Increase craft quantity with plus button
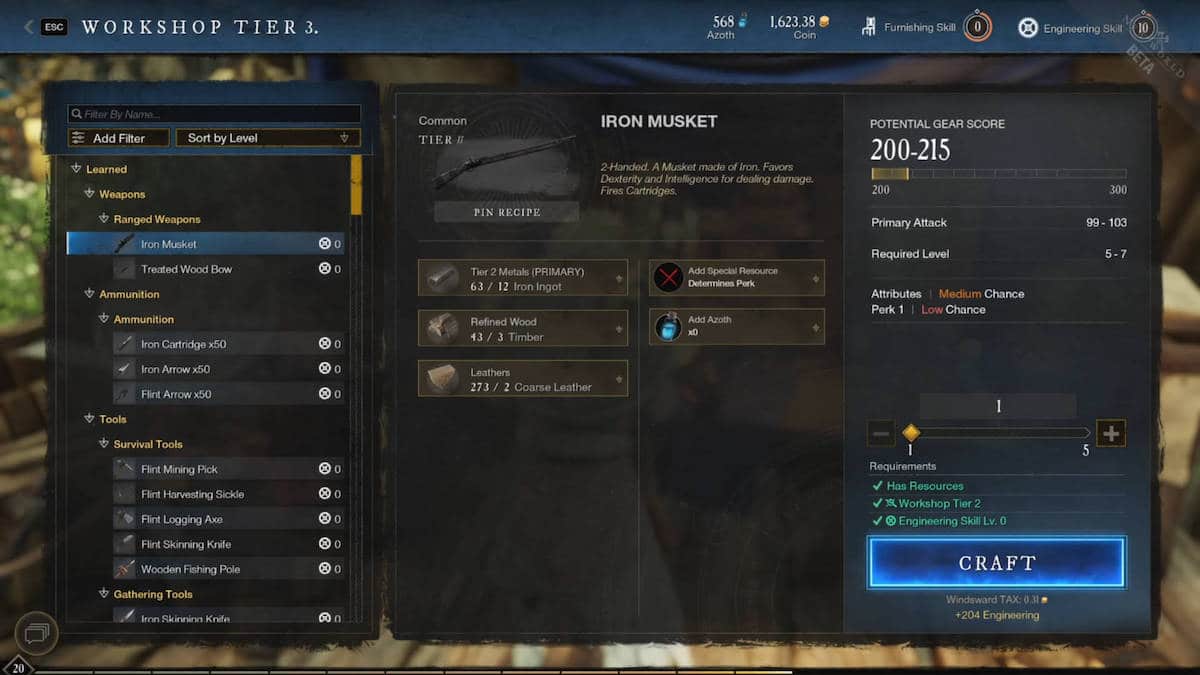Screen dimensions: 1200x675 1111,433
